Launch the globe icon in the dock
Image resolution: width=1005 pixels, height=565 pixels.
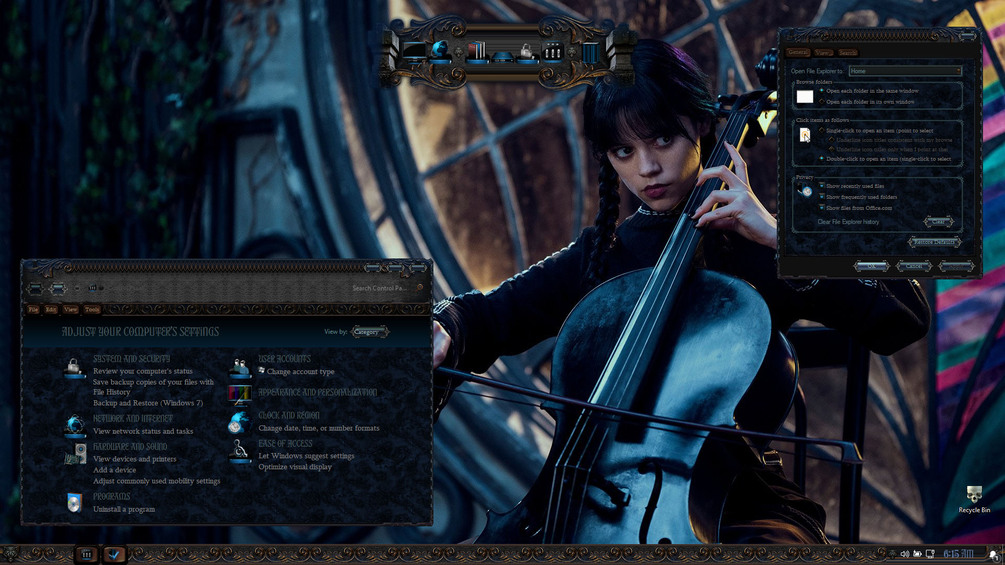pyautogui.click(x=441, y=50)
